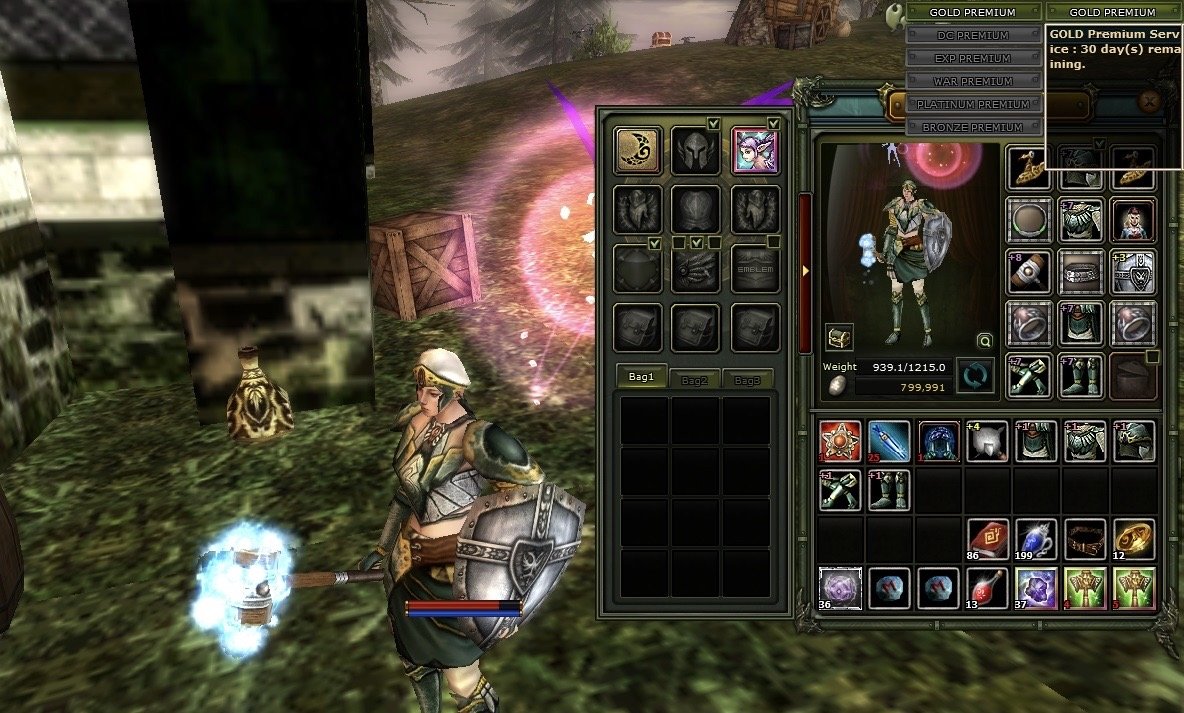
Task: Select the +8 hammer weapon slot
Action: pos(1029,271)
